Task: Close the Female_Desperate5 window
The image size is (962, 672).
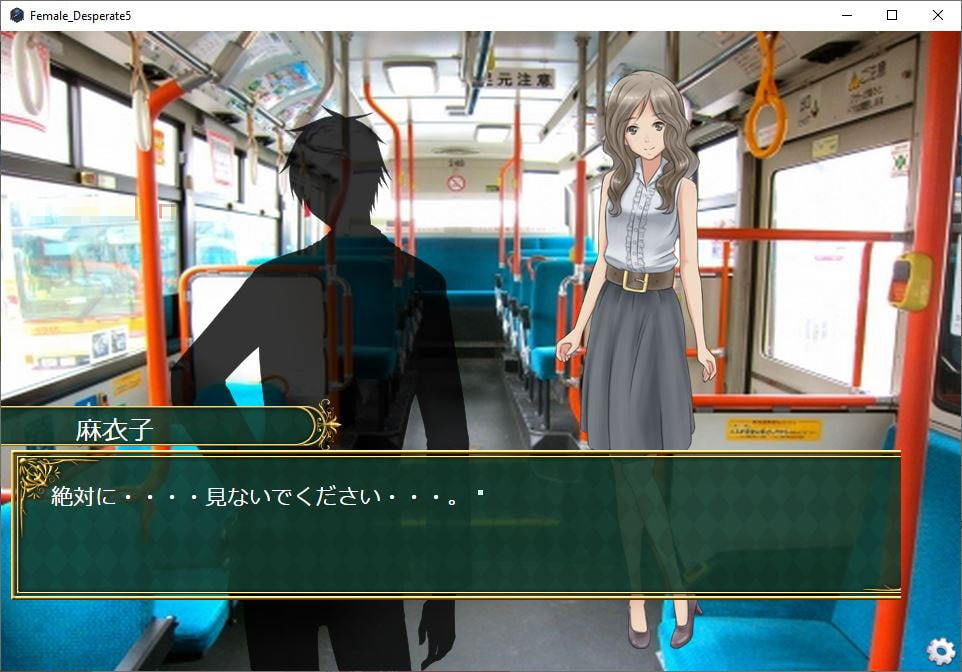Action: click(x=937, y=15)
